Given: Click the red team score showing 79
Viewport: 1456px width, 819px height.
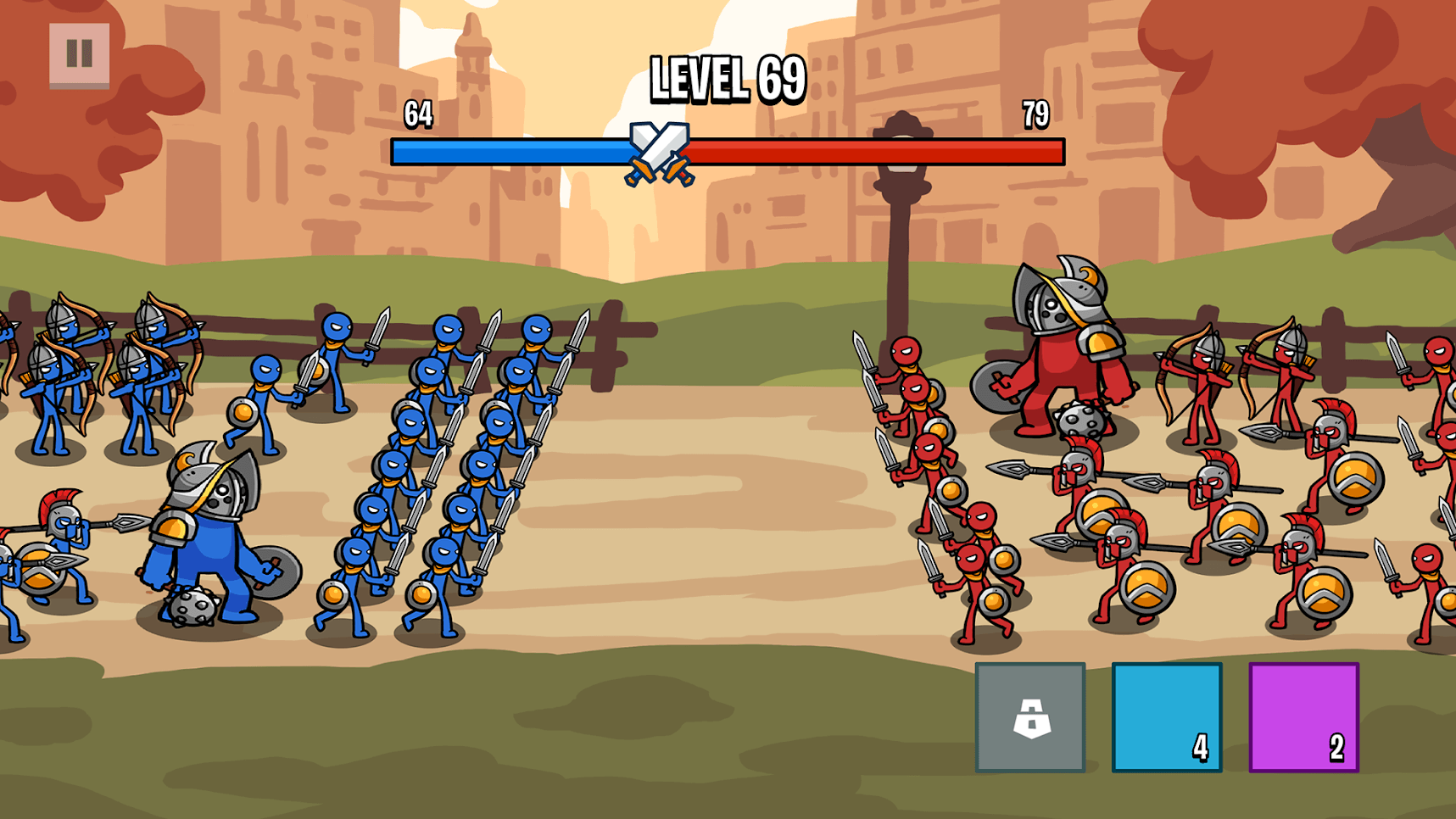Looking at the screenshot, I should (1036, 114).
